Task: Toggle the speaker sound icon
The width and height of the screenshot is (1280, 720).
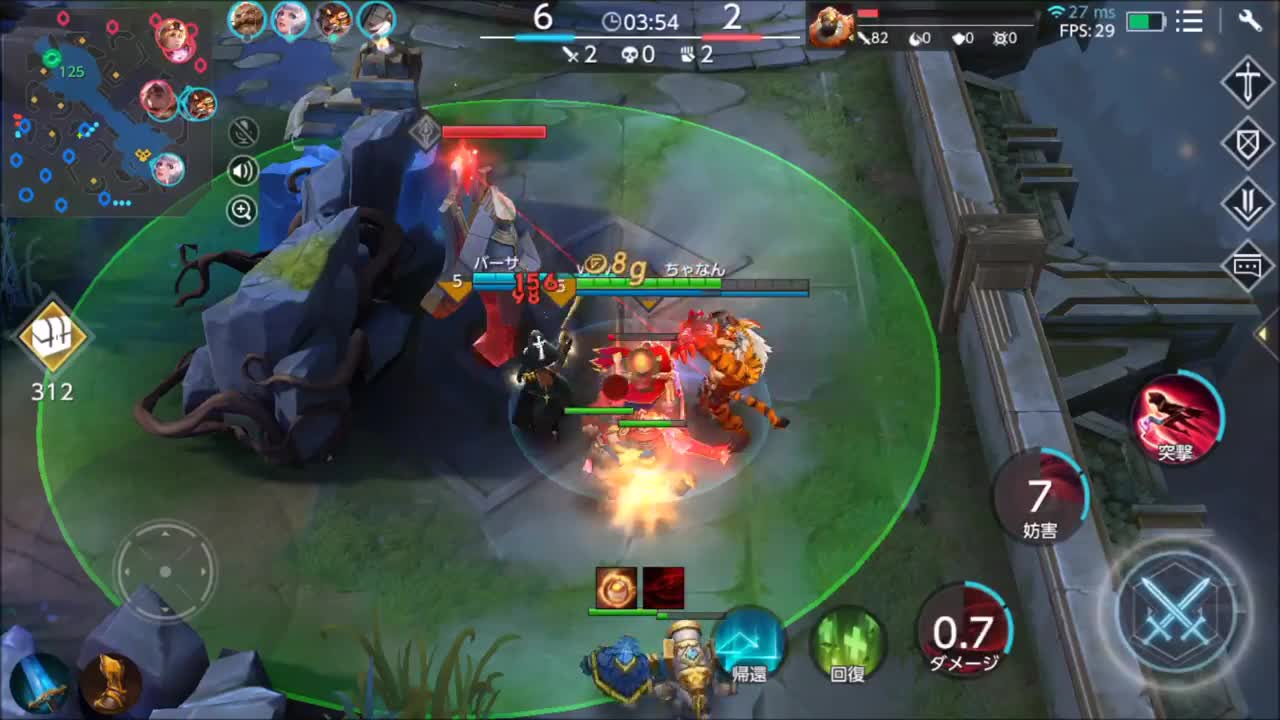Action: pos(243,171)
